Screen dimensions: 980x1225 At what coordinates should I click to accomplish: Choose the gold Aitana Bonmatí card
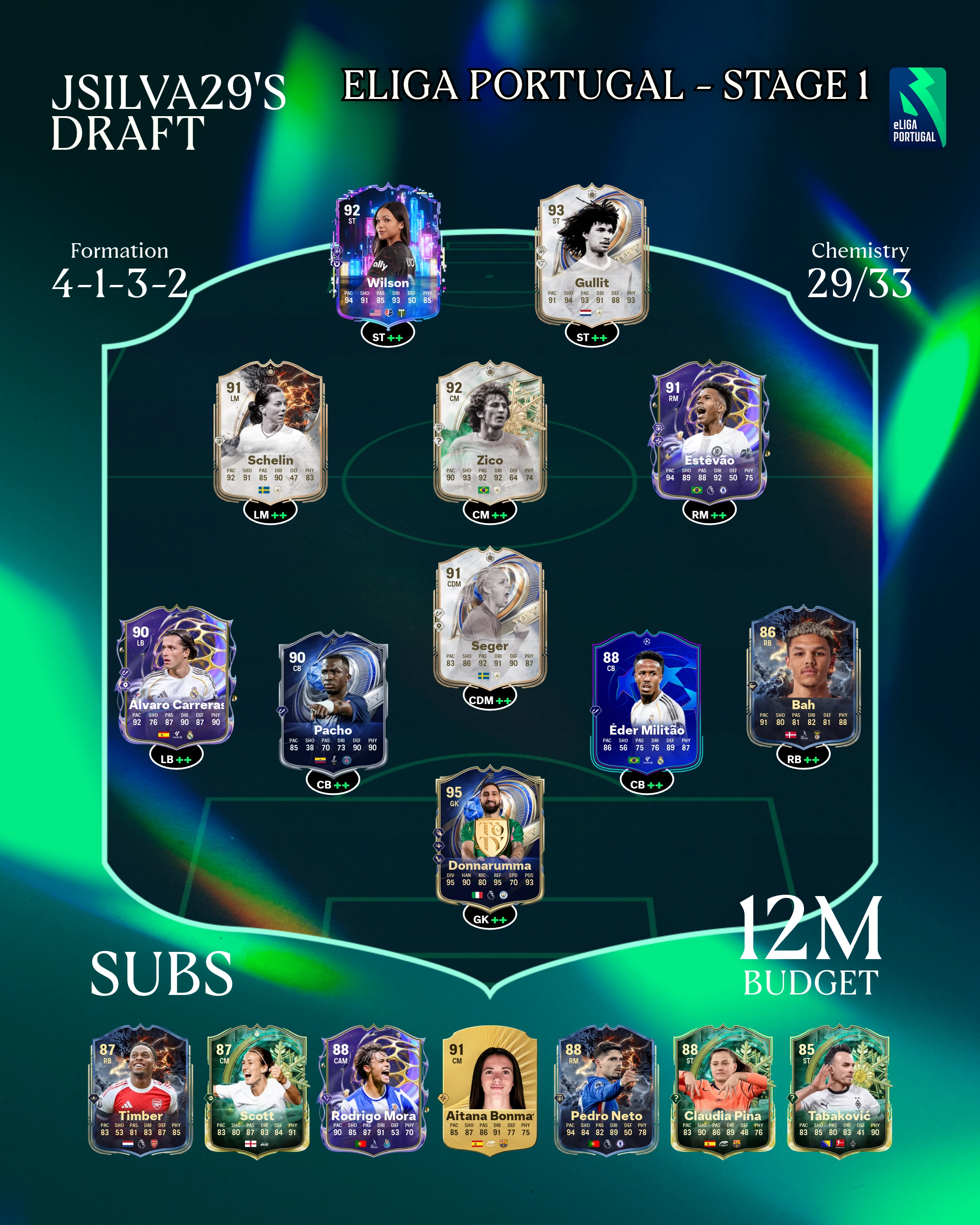point(490,1090)
